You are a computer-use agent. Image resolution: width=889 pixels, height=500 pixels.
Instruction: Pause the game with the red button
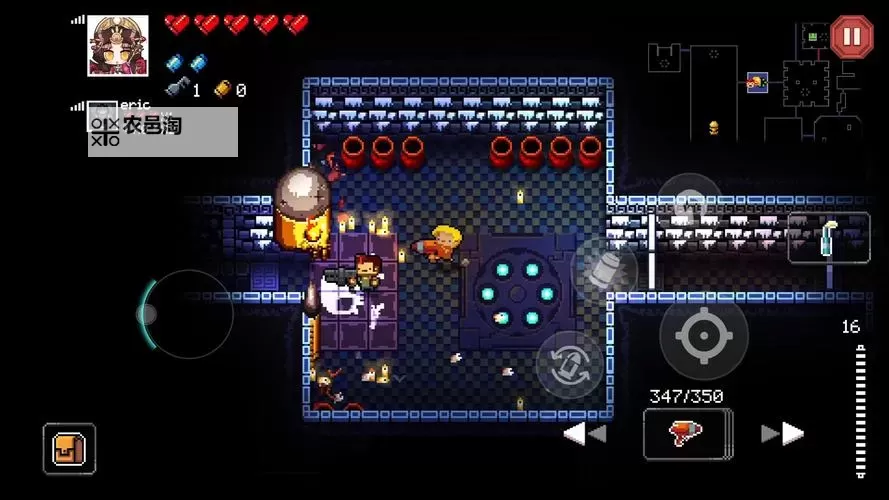851,37
